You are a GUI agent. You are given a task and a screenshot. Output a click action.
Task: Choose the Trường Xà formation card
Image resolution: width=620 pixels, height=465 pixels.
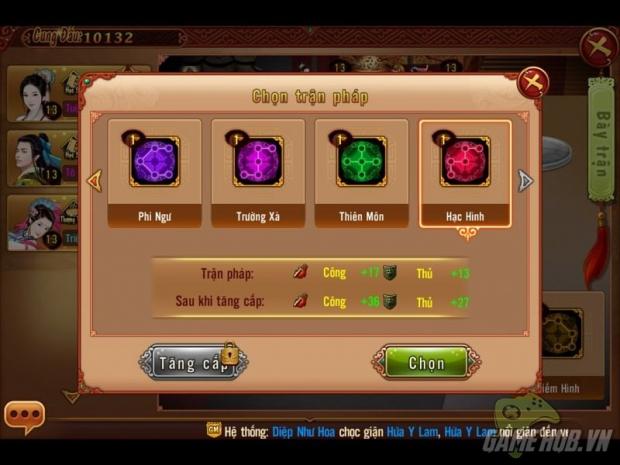[258, 172]
